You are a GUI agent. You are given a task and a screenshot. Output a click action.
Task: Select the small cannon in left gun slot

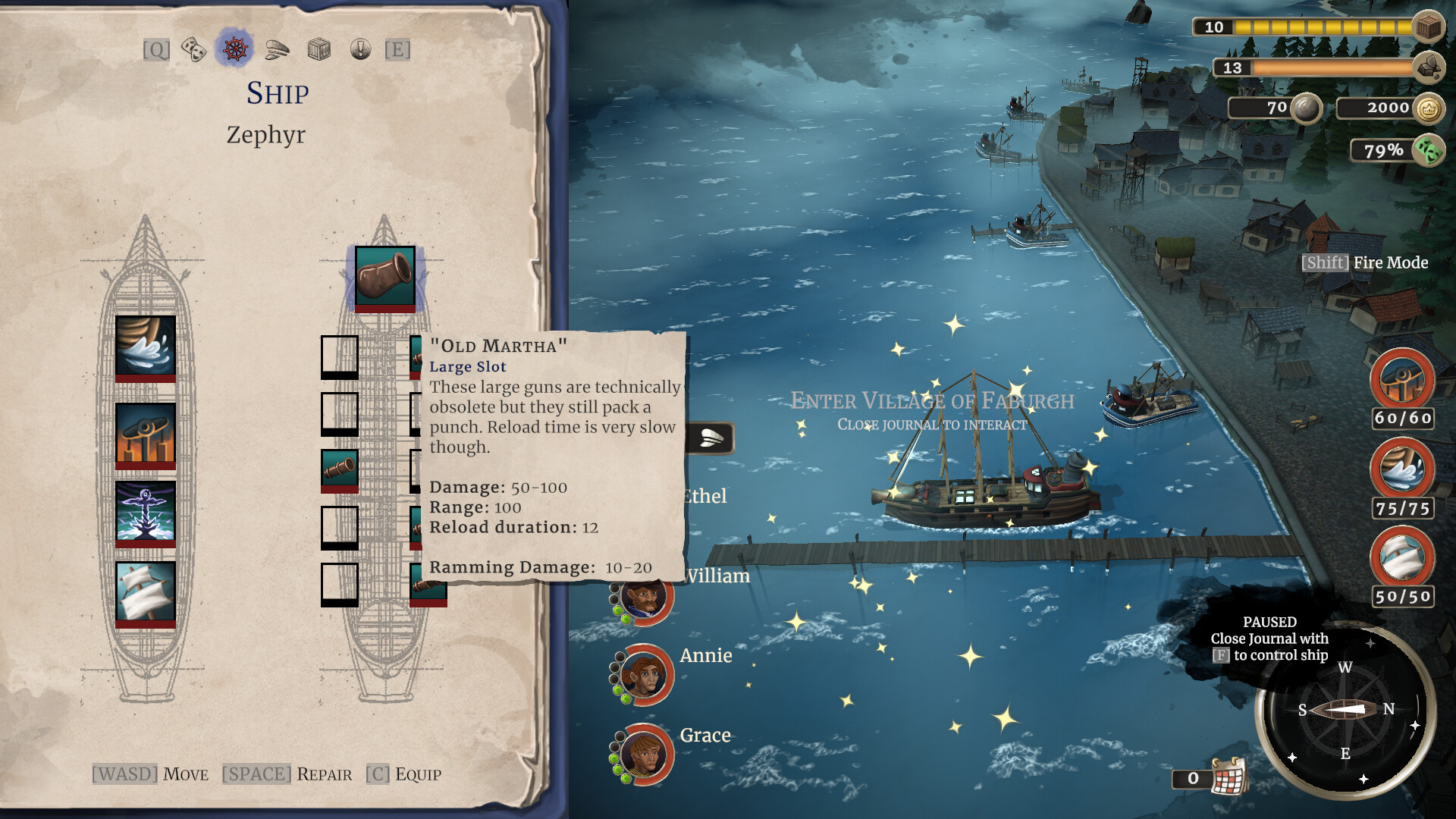click(x=339, y=469)
